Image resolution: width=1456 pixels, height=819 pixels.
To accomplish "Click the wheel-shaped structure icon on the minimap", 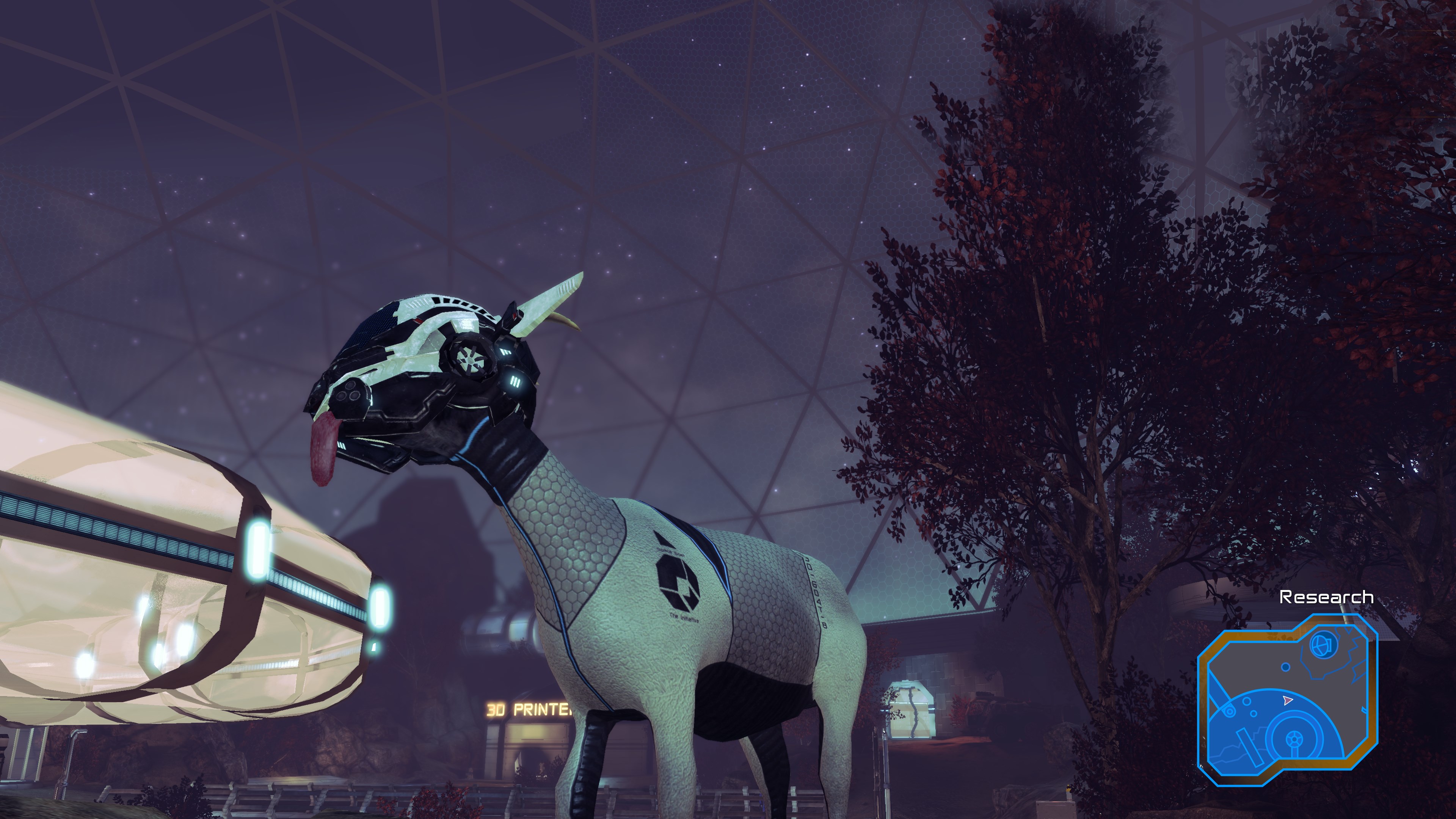I will [1294, 738].
